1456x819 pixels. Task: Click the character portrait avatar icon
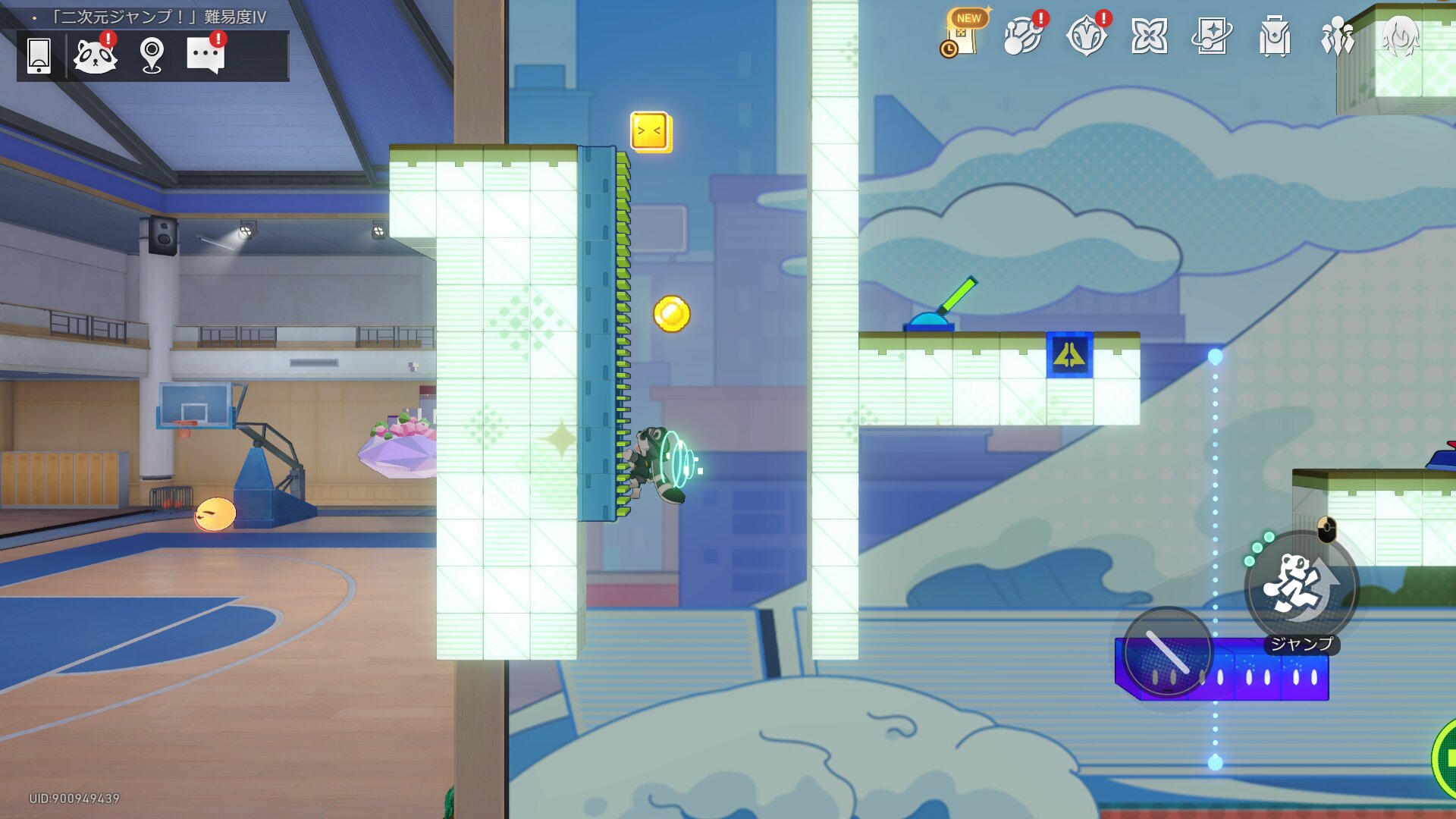coord(1400,36)
